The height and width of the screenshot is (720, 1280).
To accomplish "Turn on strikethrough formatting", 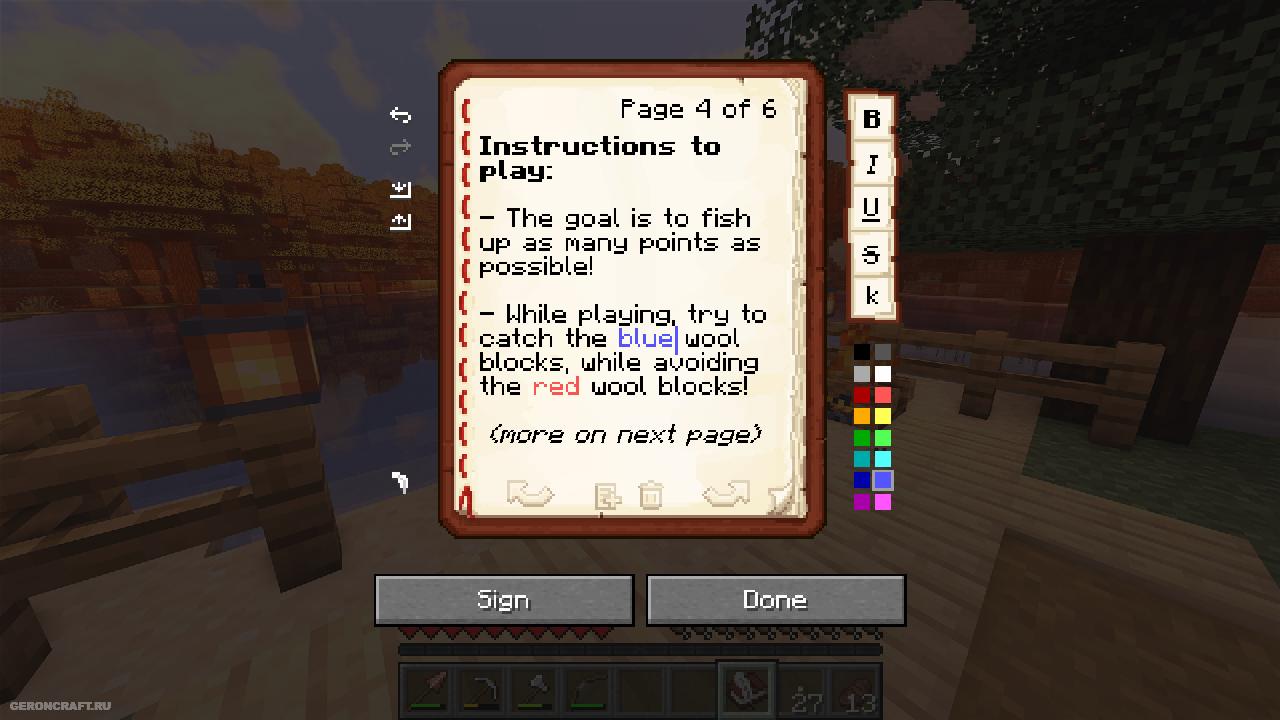I will click(871, 254).
